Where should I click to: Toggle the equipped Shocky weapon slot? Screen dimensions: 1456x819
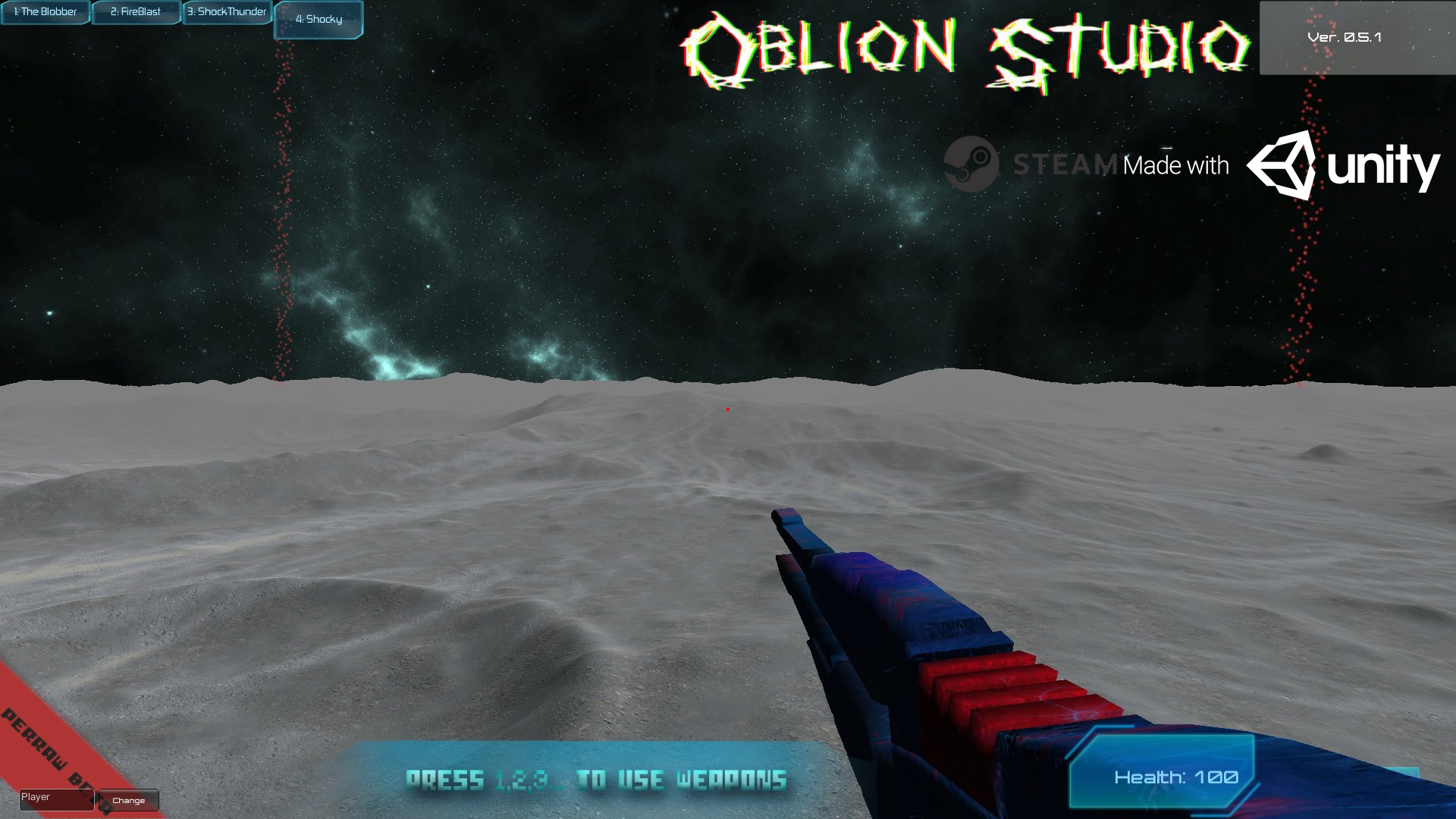click(x=318, y=20)
